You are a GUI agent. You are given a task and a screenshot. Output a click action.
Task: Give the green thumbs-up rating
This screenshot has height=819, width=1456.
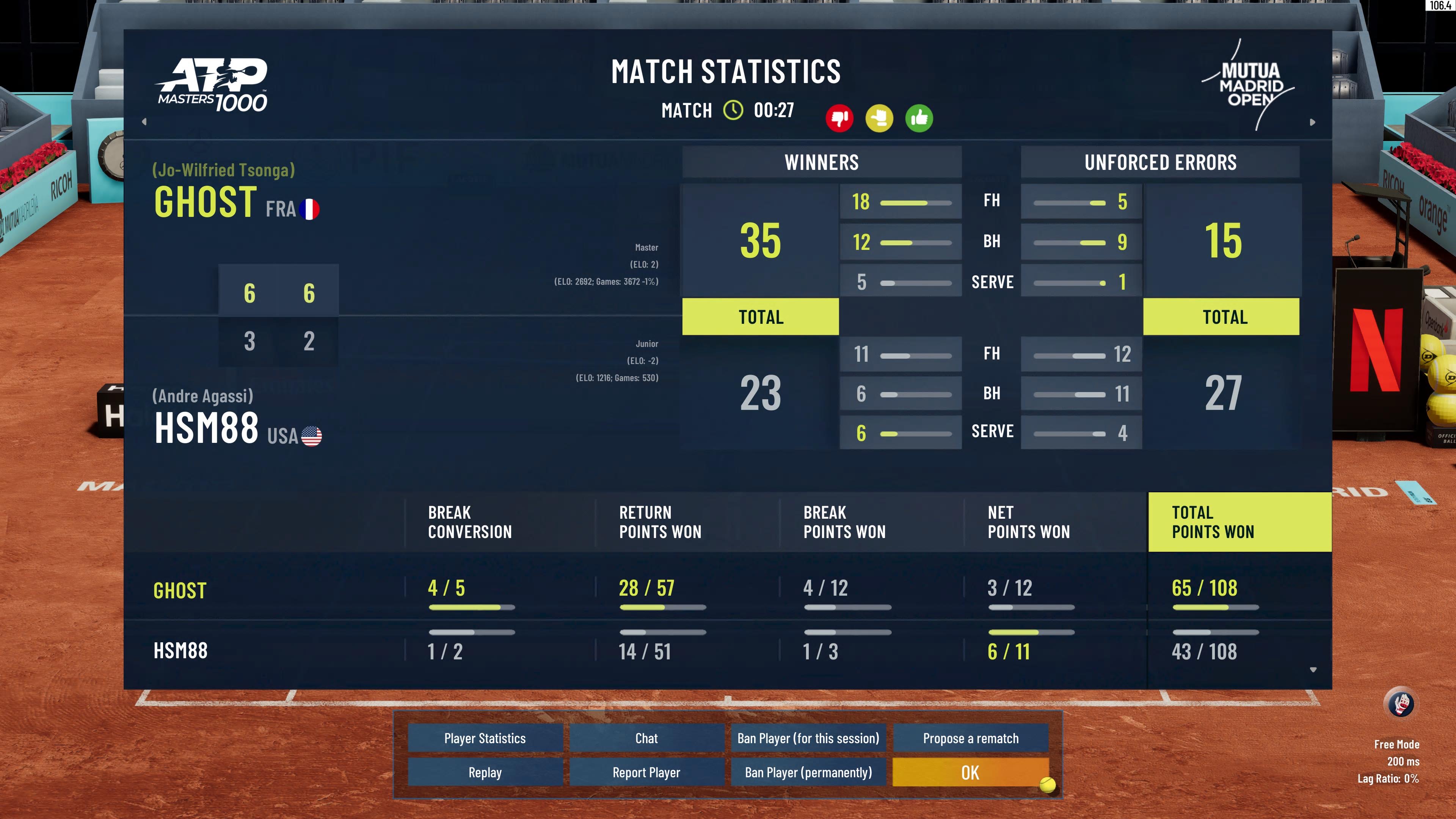tap(919, 118)
